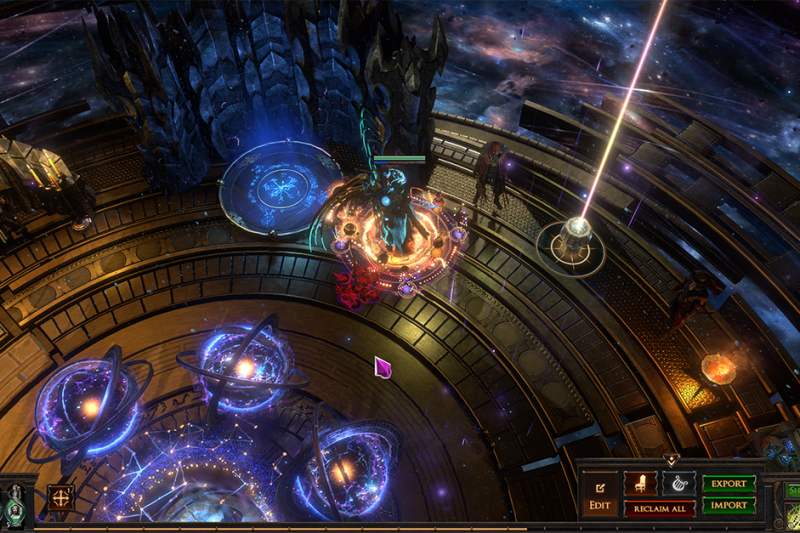Select the harp music icon
The height and width of the screenshot is (533, 800).
[x=678, y=483]
